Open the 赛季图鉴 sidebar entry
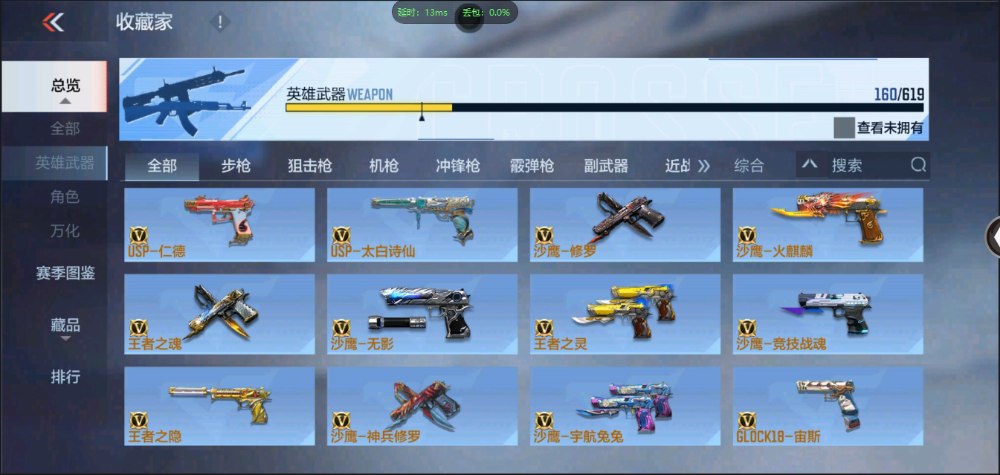1000x475 pixels. pyautogui.click(x=65, y=272)
